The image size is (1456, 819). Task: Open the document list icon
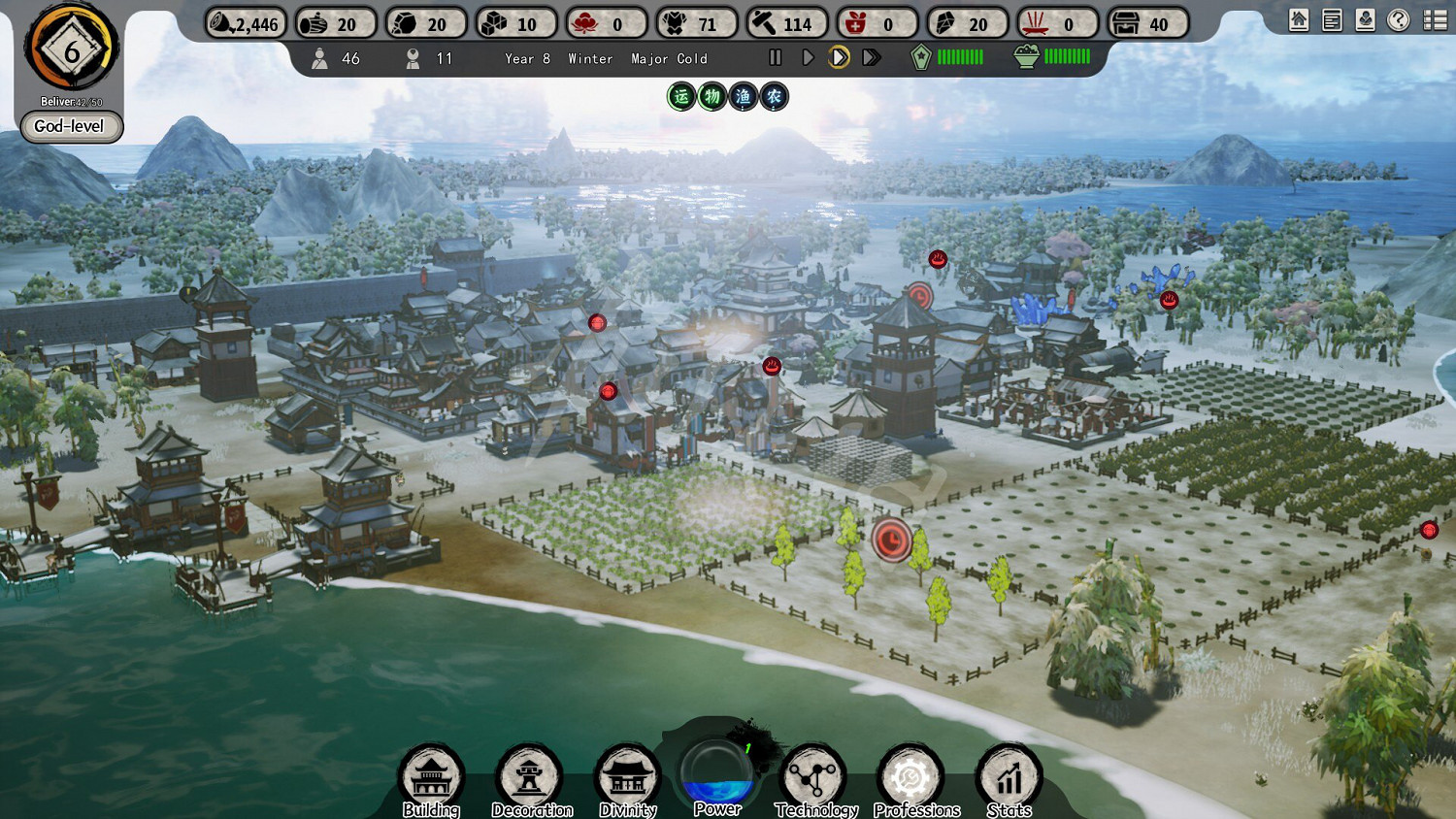tap(1332, 20)
